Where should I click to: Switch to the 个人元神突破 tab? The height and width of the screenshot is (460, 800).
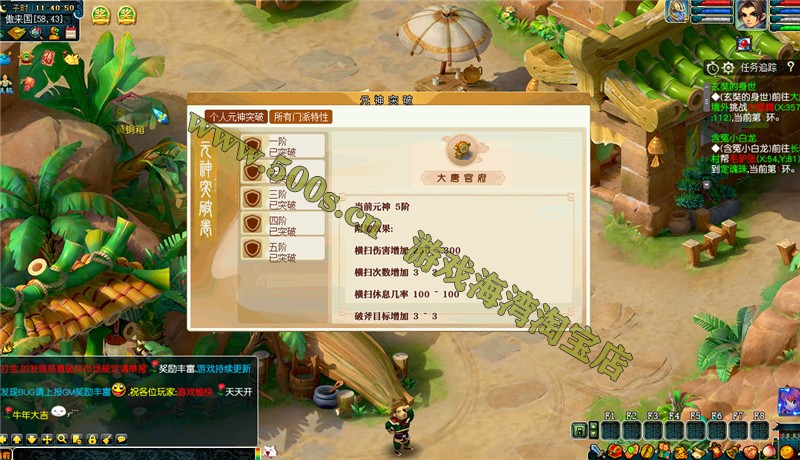tap(236, 117)
